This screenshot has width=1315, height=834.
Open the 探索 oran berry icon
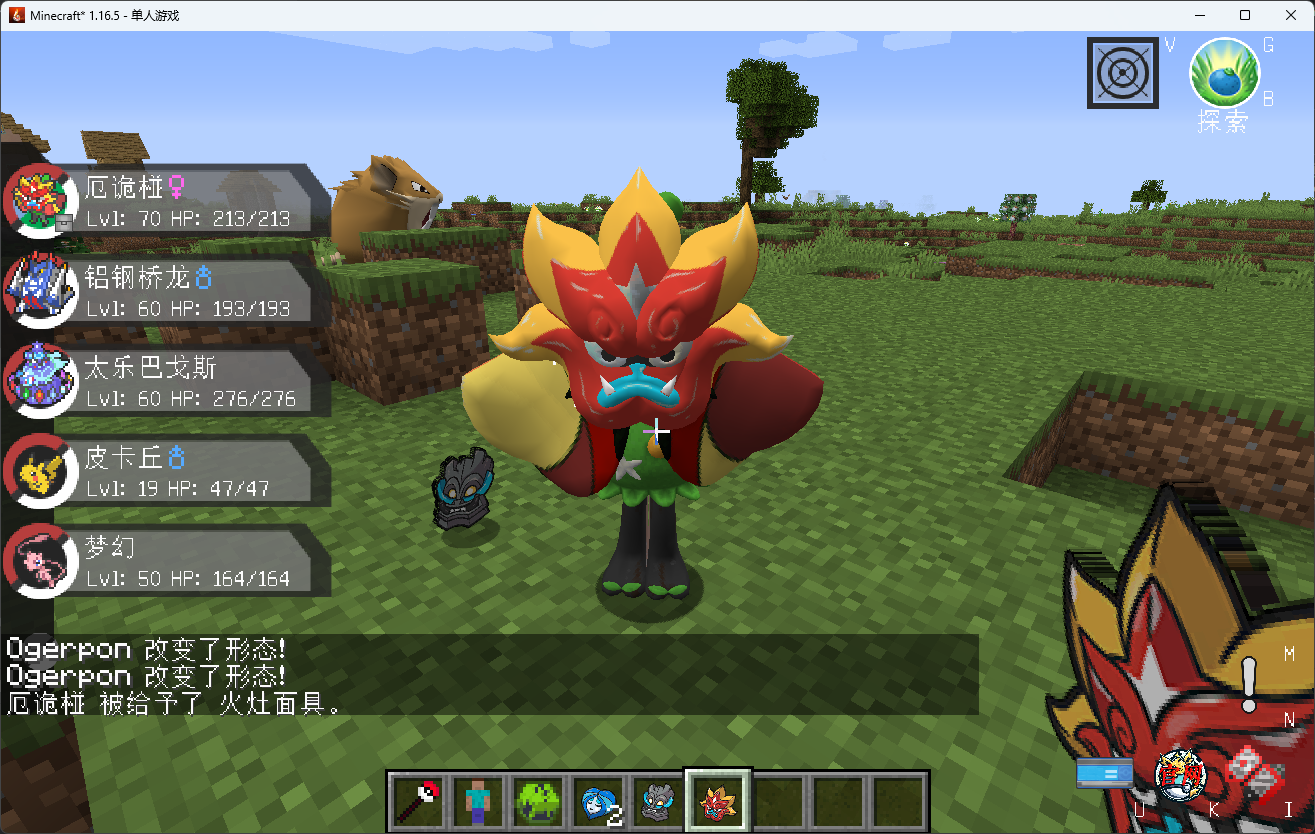pos(1224,73)
